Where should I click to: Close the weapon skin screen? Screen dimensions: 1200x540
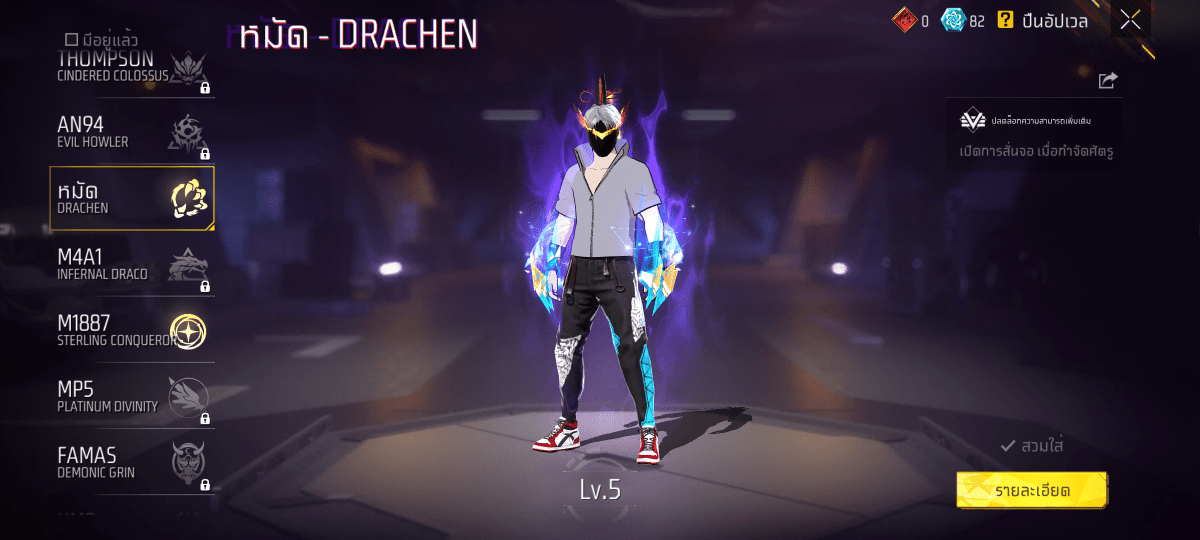pyautogui.click(x=1130, y=20)
